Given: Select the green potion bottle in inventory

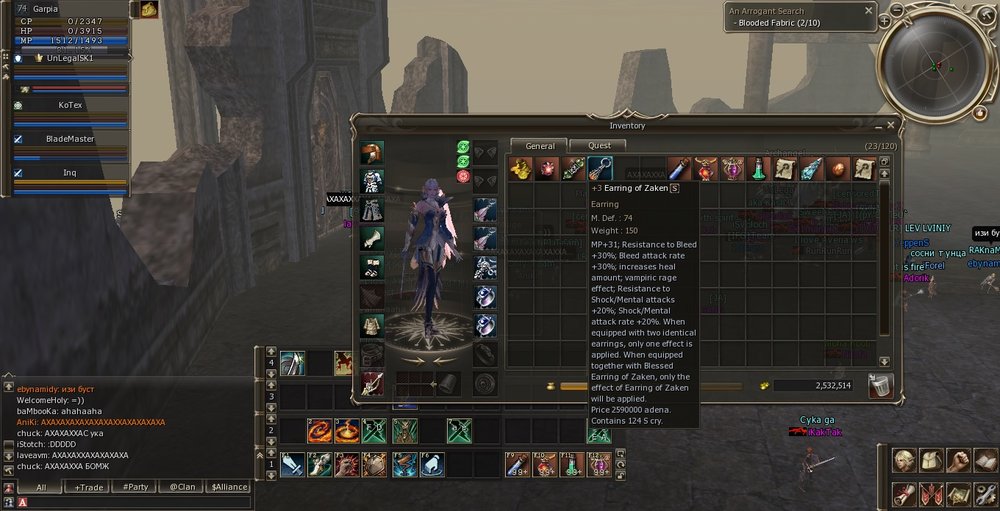Looking at the screenshot, I should [x=759, y=168].
